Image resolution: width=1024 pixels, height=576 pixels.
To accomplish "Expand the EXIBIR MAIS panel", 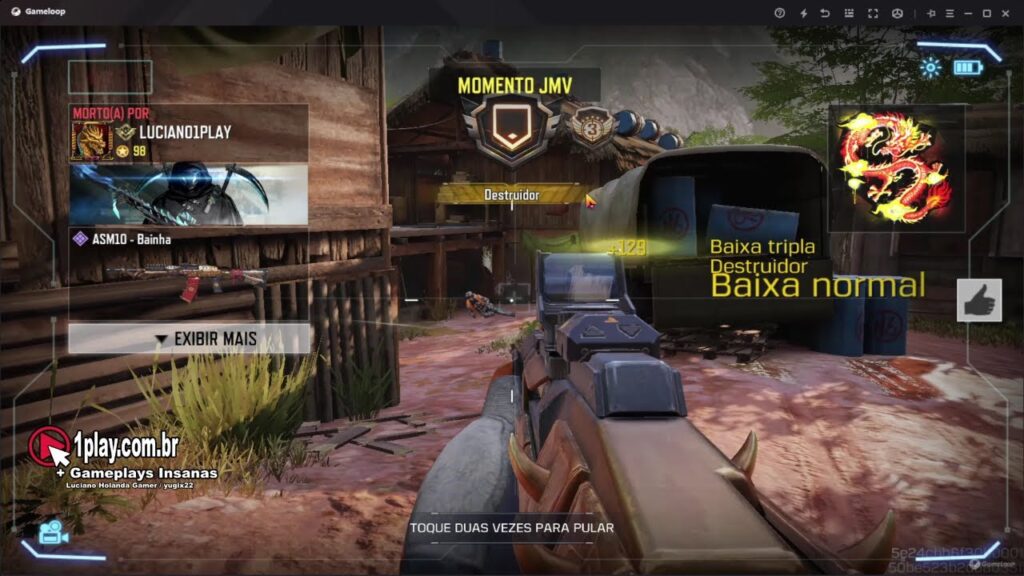I will 189,339.
